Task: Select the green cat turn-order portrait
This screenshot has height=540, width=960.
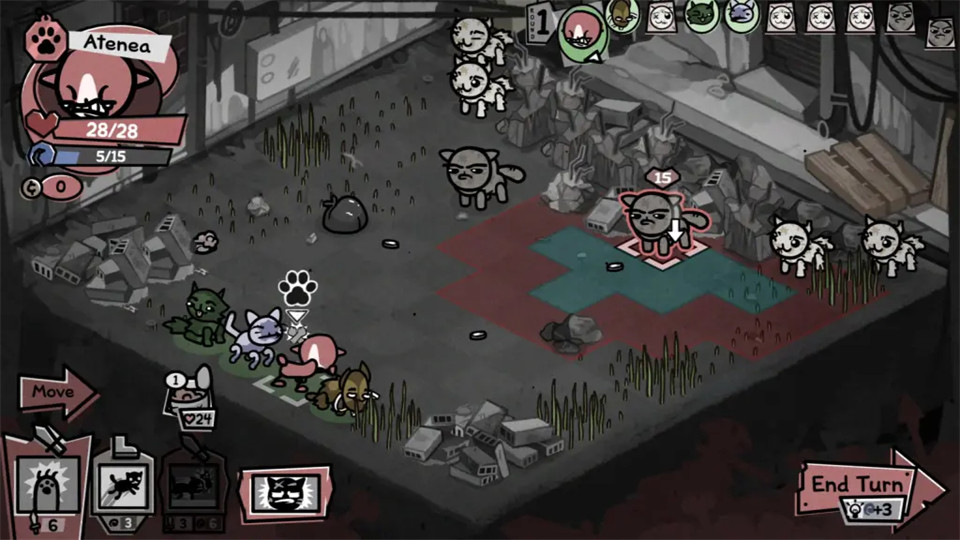Action: click(700, 16)
